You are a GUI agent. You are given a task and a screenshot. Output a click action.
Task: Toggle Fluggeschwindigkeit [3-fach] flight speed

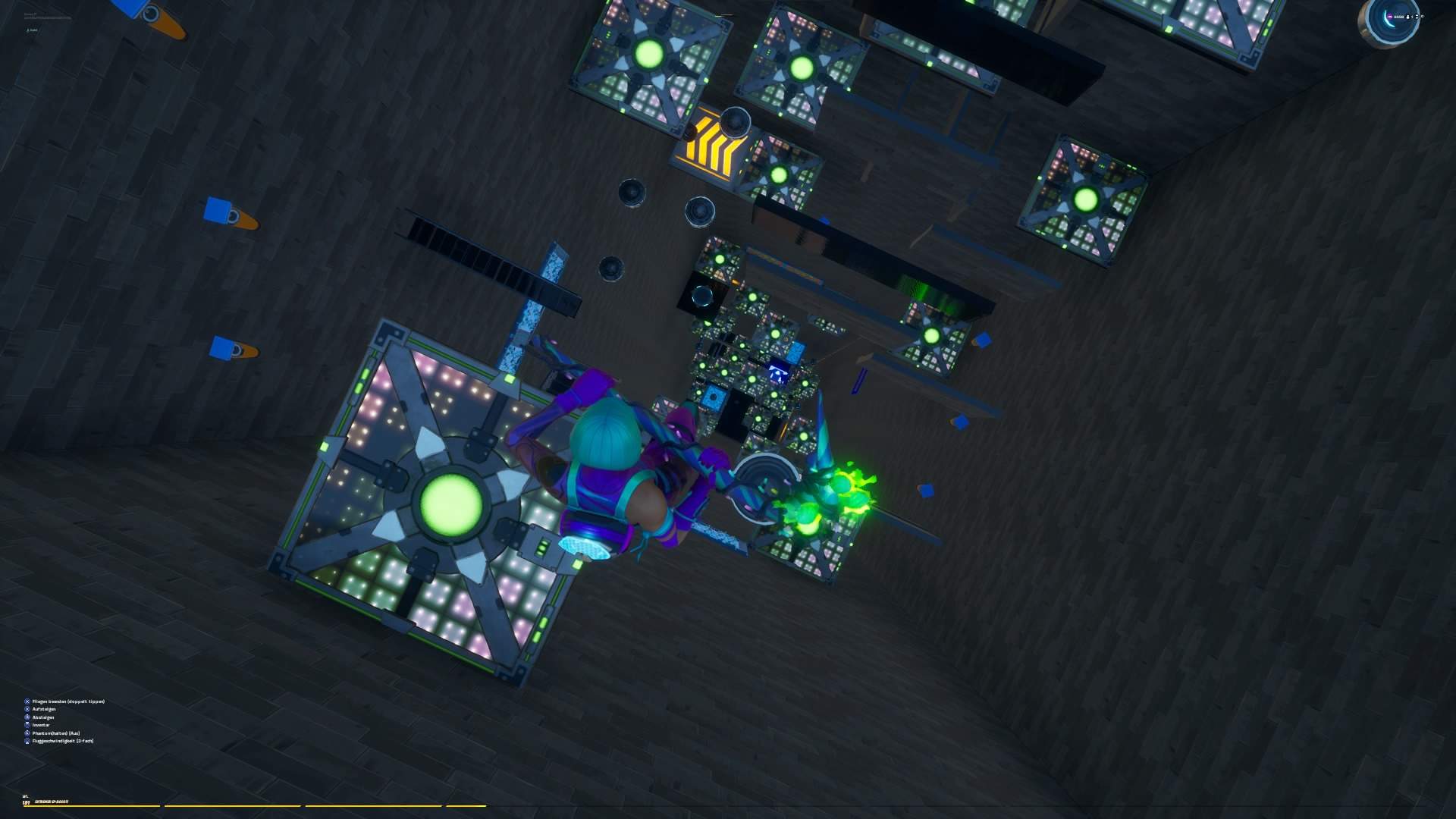62,741
